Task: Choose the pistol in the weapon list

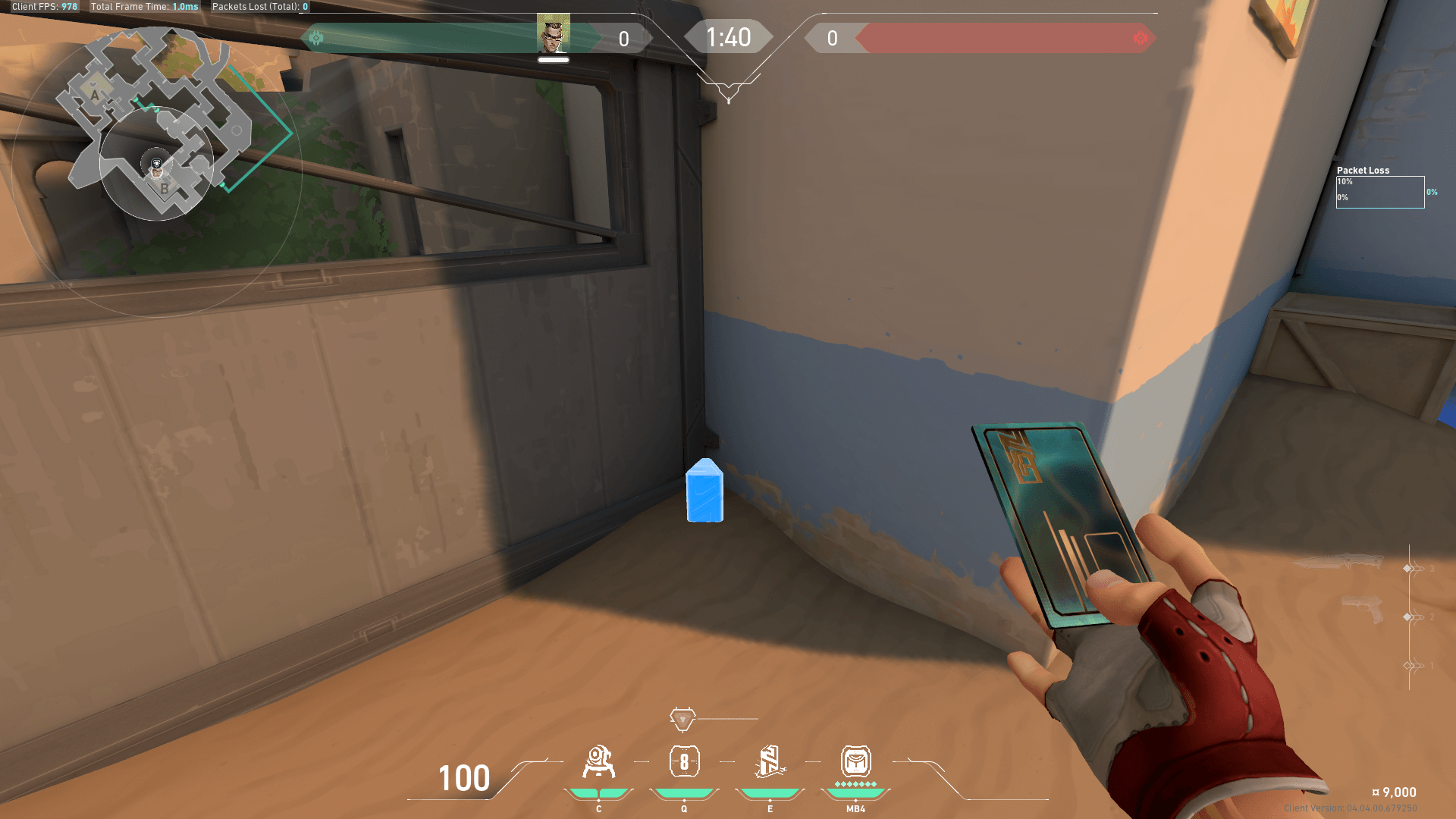Action: [1363, 608]
